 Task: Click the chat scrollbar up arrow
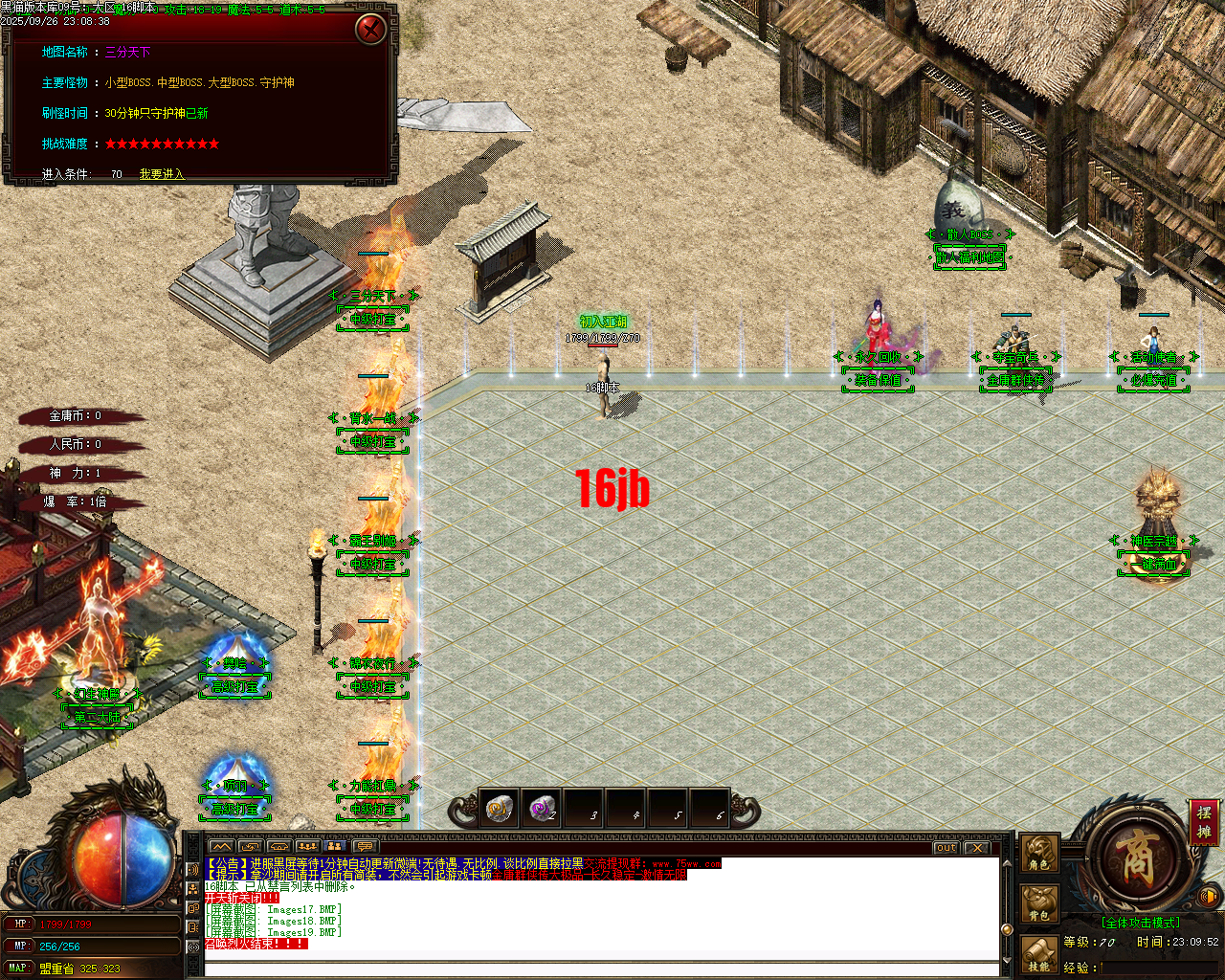[1007, 863]
